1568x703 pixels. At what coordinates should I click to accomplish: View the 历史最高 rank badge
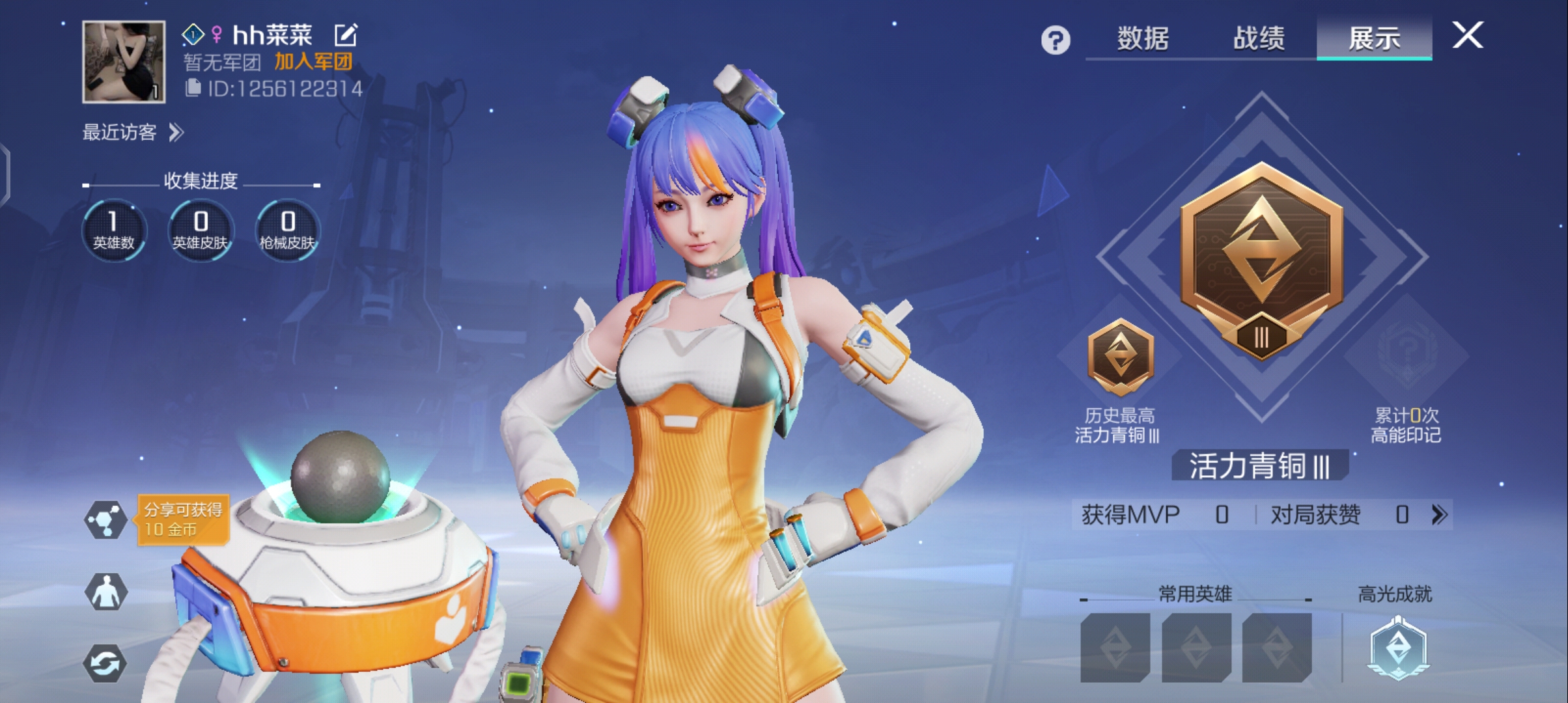(x=1120, y=357)
